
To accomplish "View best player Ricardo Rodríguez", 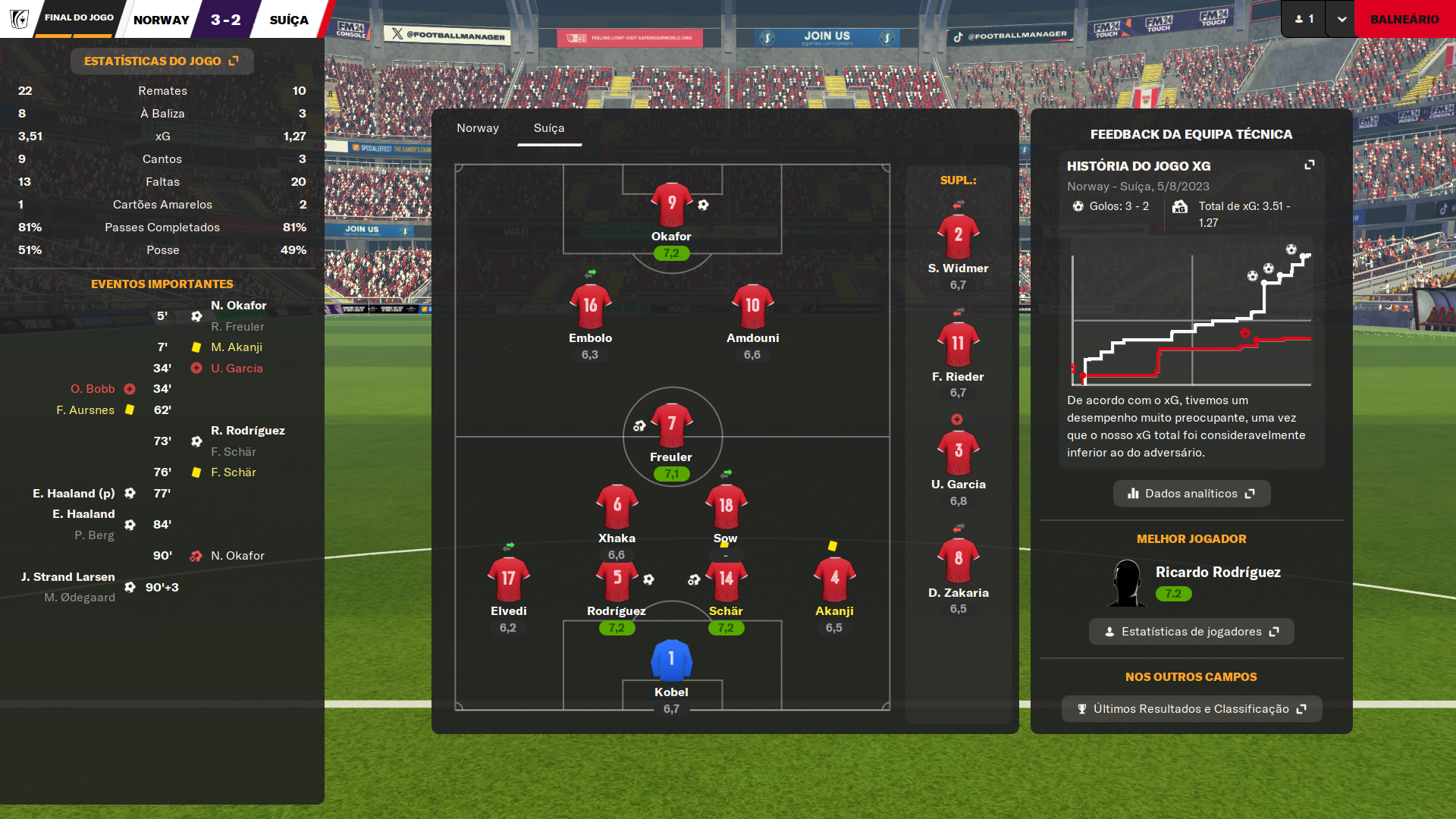I will point(1217,573).
